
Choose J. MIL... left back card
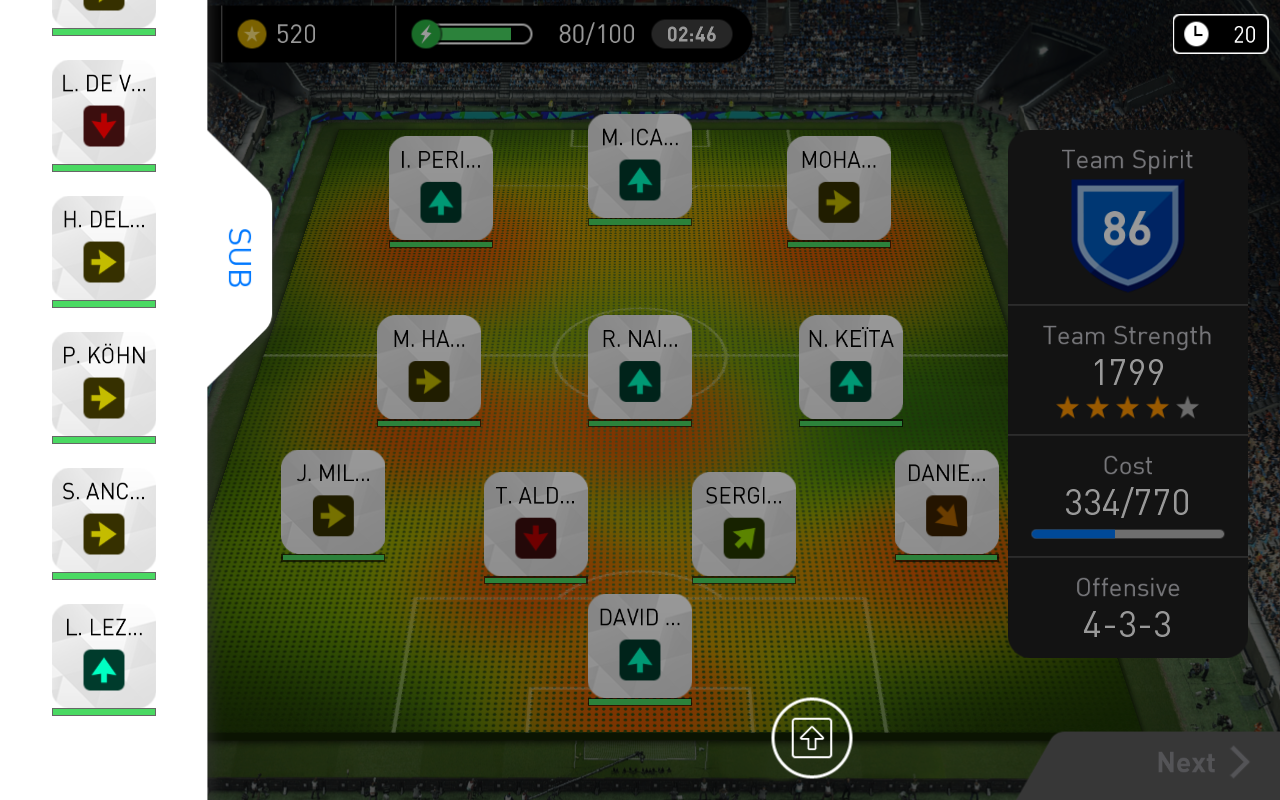(333, 503)
